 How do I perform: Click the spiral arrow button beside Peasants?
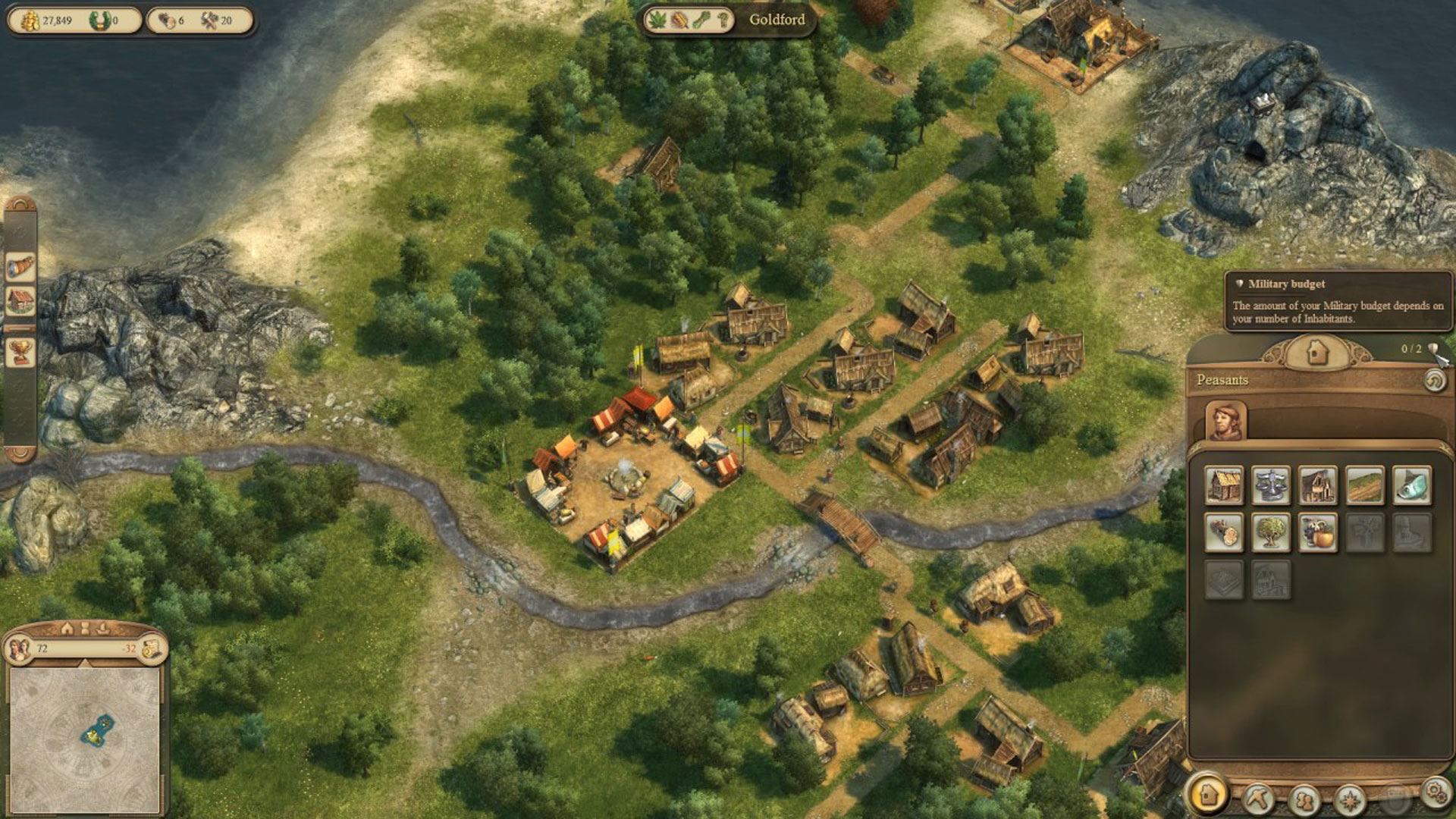1434,380
